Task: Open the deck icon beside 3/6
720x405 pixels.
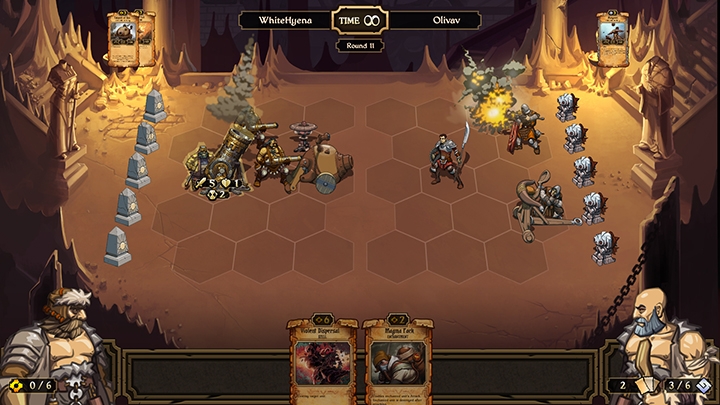Action: click(703, 385)
